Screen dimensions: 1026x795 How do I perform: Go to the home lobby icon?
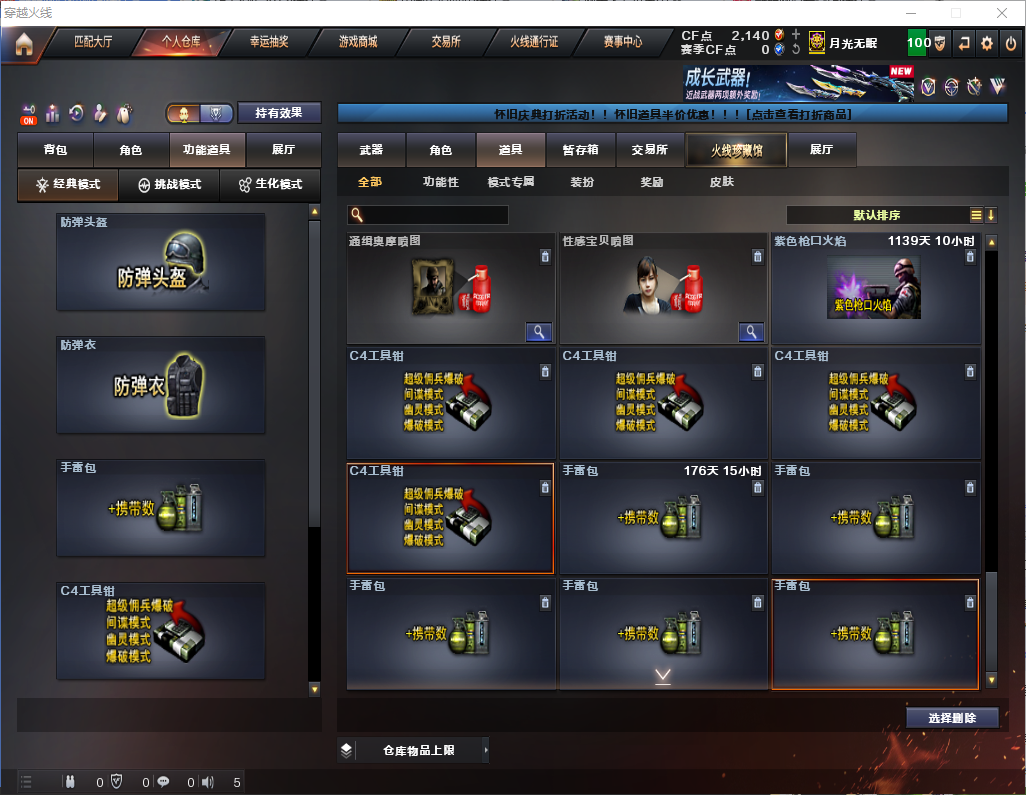coord(23,44)
